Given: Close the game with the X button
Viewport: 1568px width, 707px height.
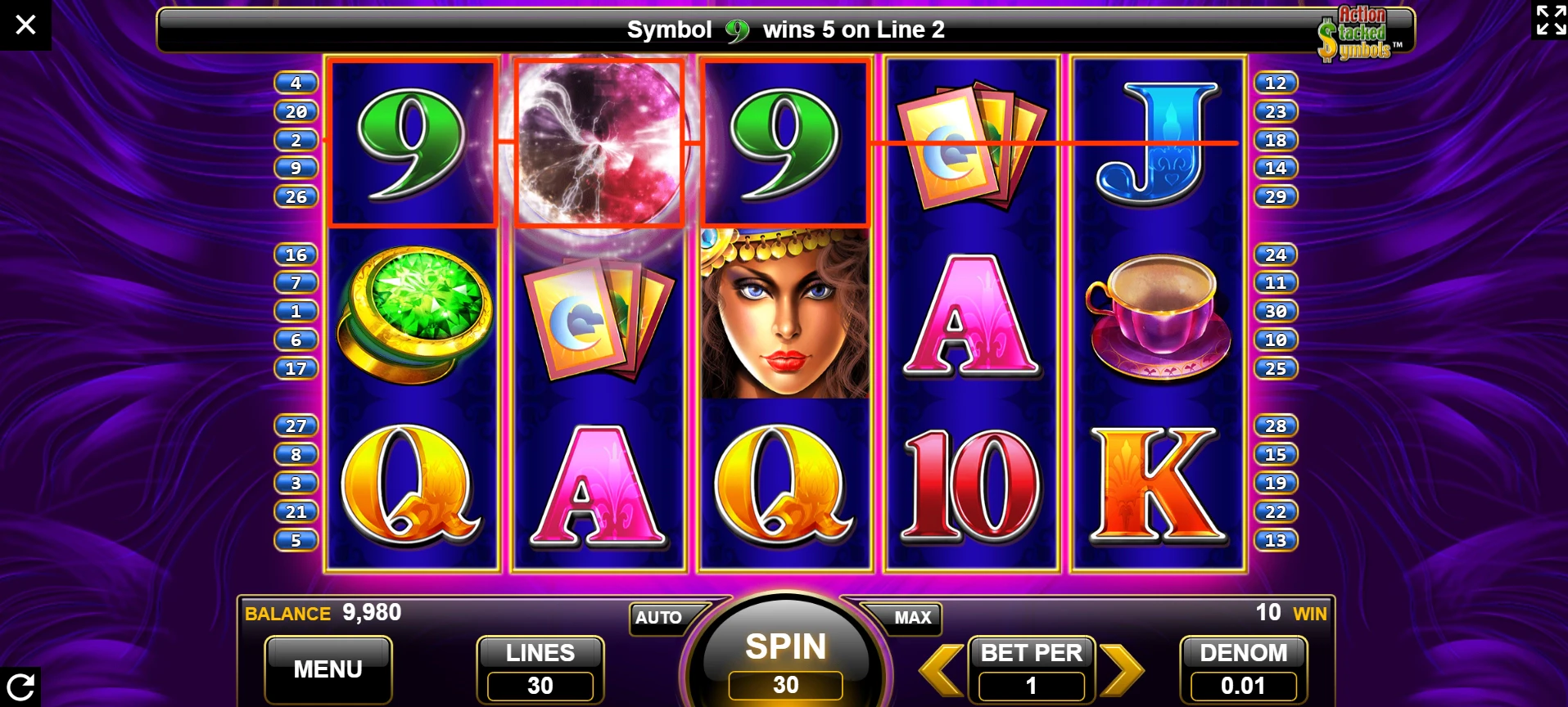Looking at the screenshot, I should pos(25,25).
